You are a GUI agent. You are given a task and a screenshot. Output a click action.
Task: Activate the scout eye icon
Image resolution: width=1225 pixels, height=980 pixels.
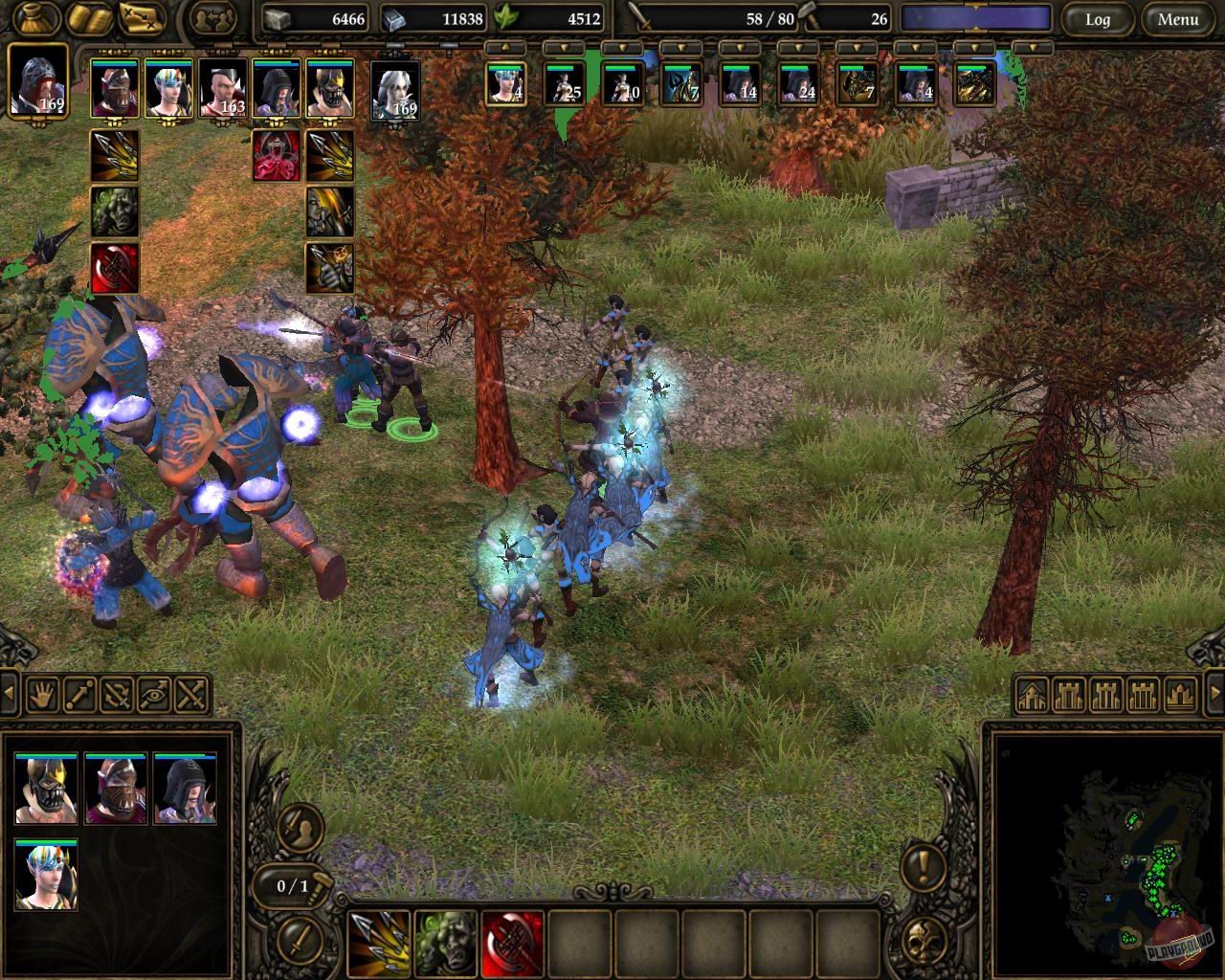click(152, 696)
